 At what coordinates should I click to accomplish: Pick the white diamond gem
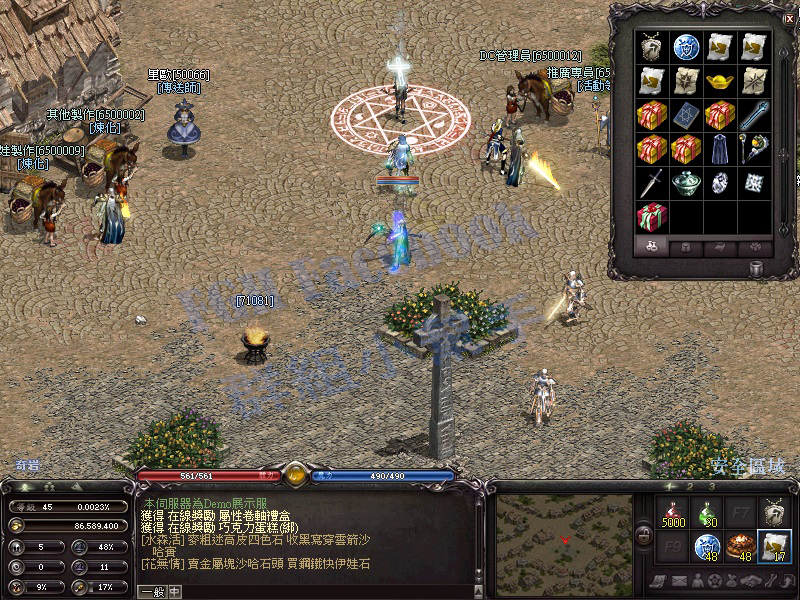click(719, 182)
